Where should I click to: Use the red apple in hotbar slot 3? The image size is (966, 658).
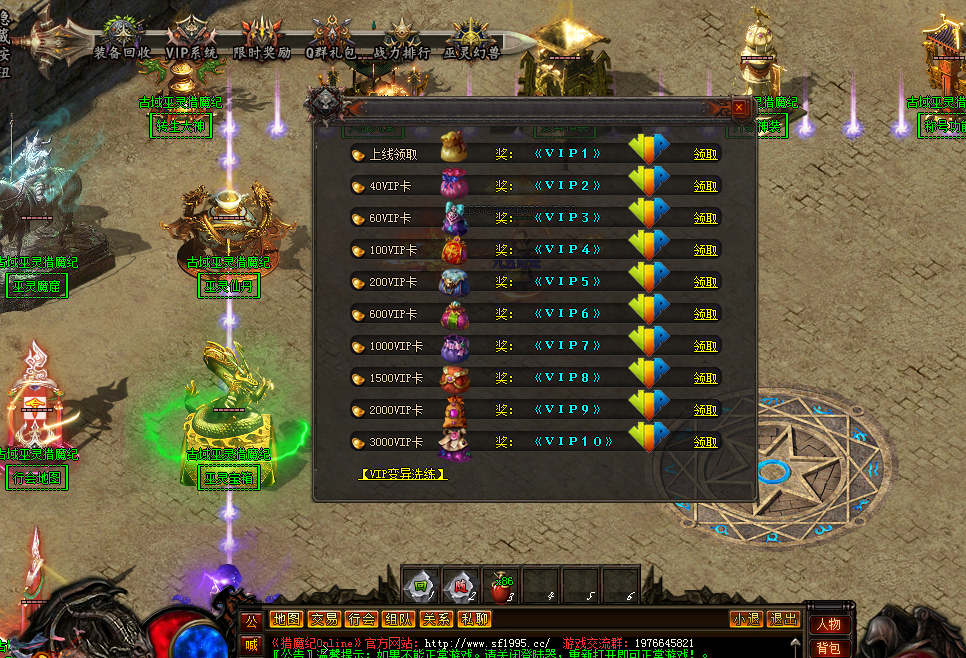coord(499,584)
